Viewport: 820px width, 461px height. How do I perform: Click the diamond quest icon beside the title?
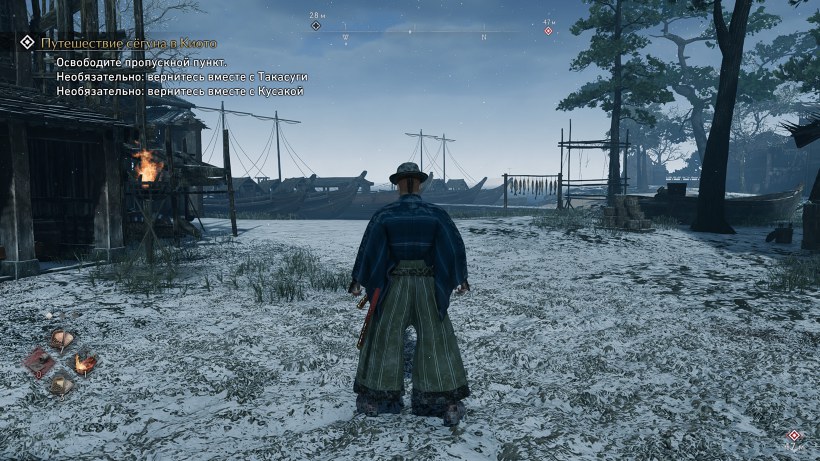tap(26, 43)
